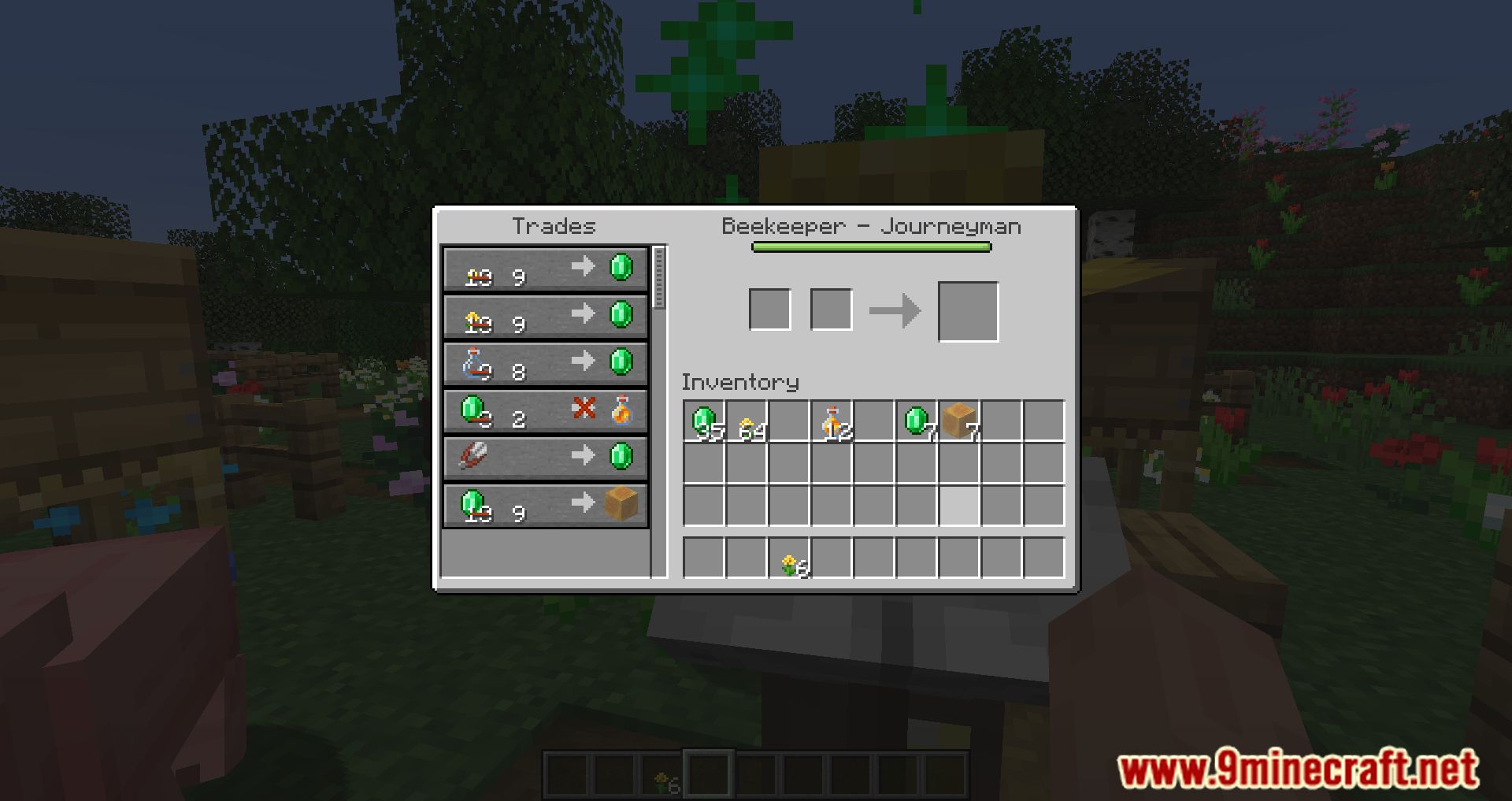This screenshot has width=1512, height=801.
Task: Click the trades list scrollbar
Action: 658,276
